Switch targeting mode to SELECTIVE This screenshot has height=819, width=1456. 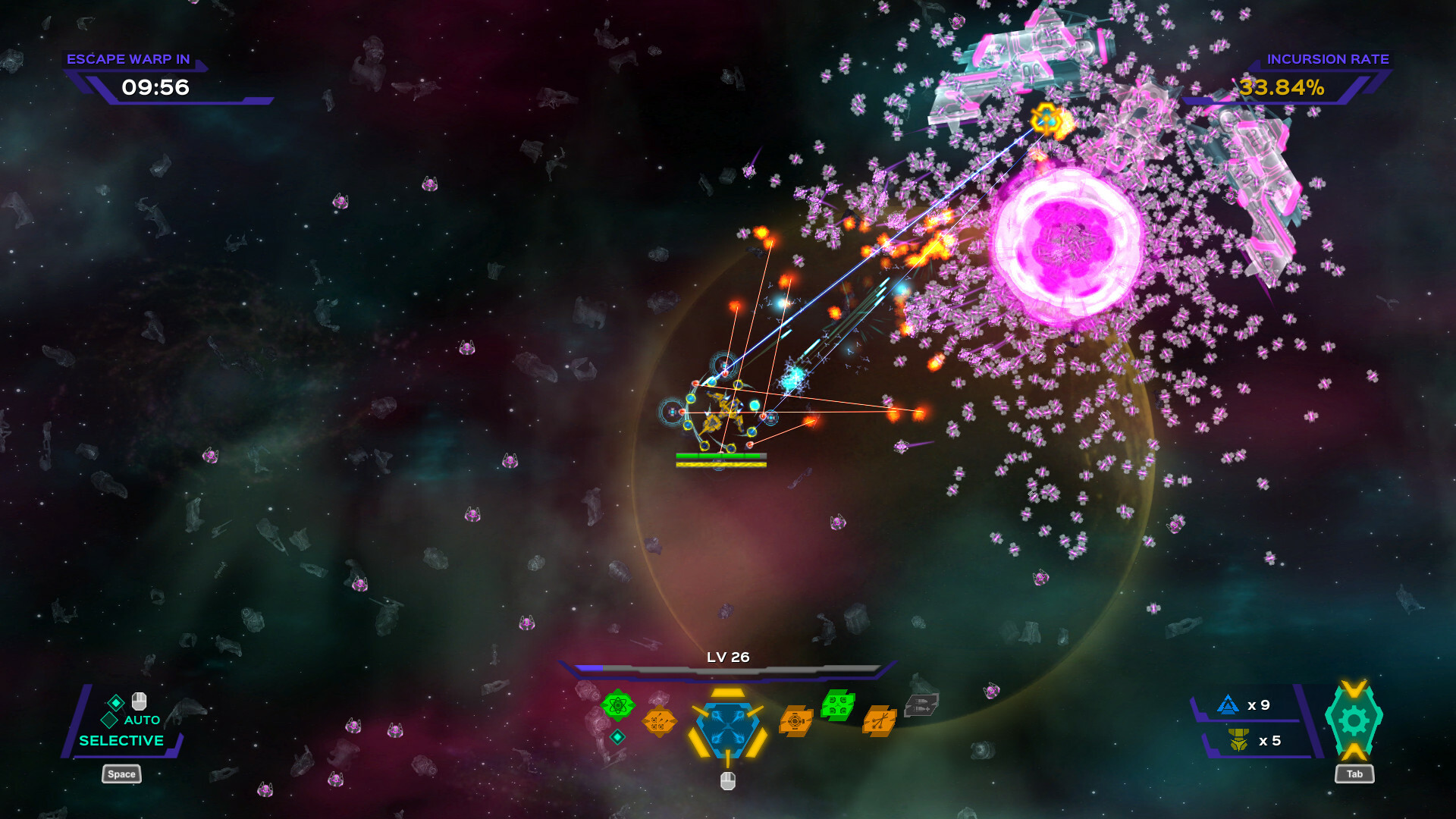121,740
